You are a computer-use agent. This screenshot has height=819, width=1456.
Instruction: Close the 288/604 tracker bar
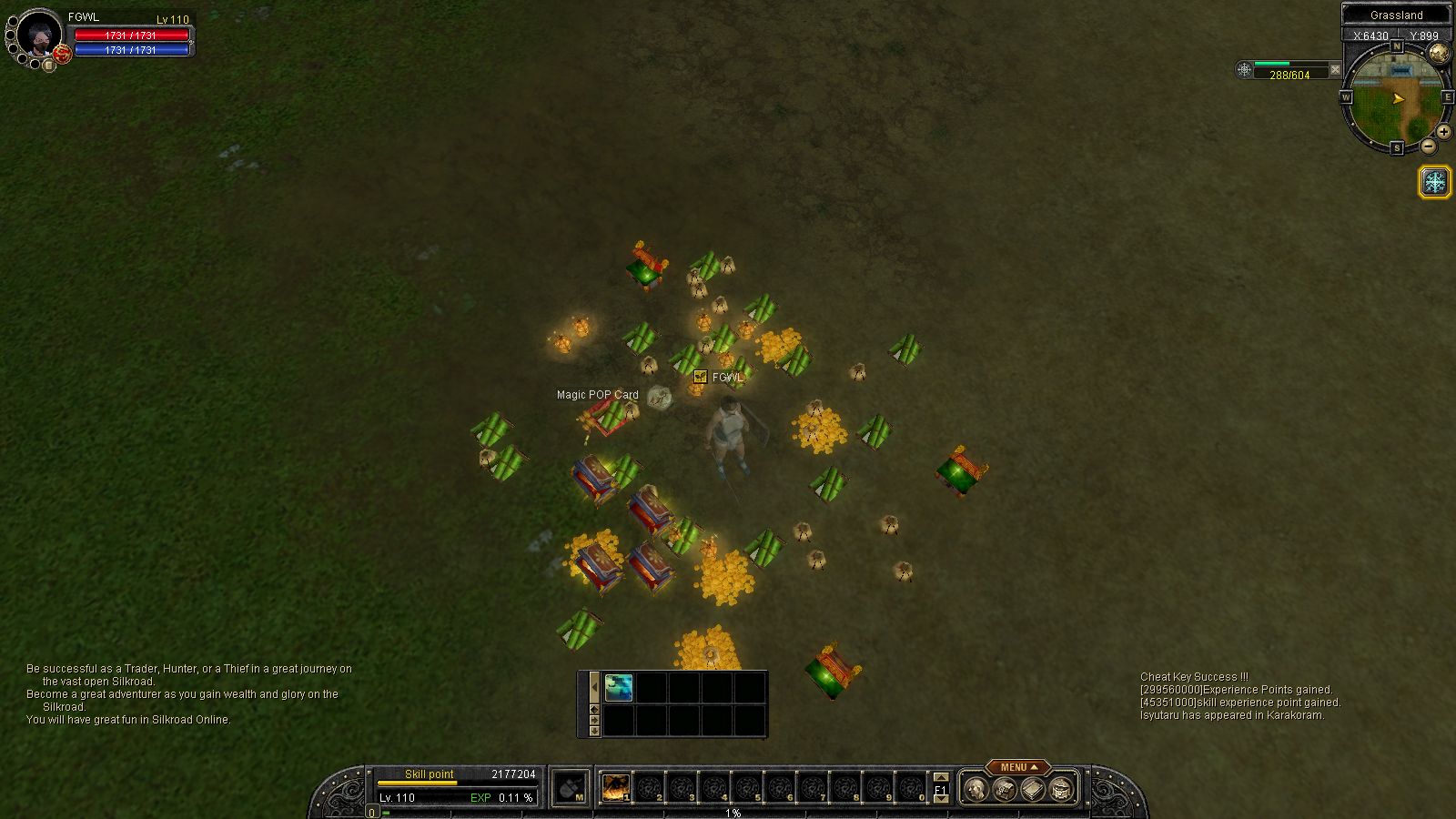click(1335, 69)
